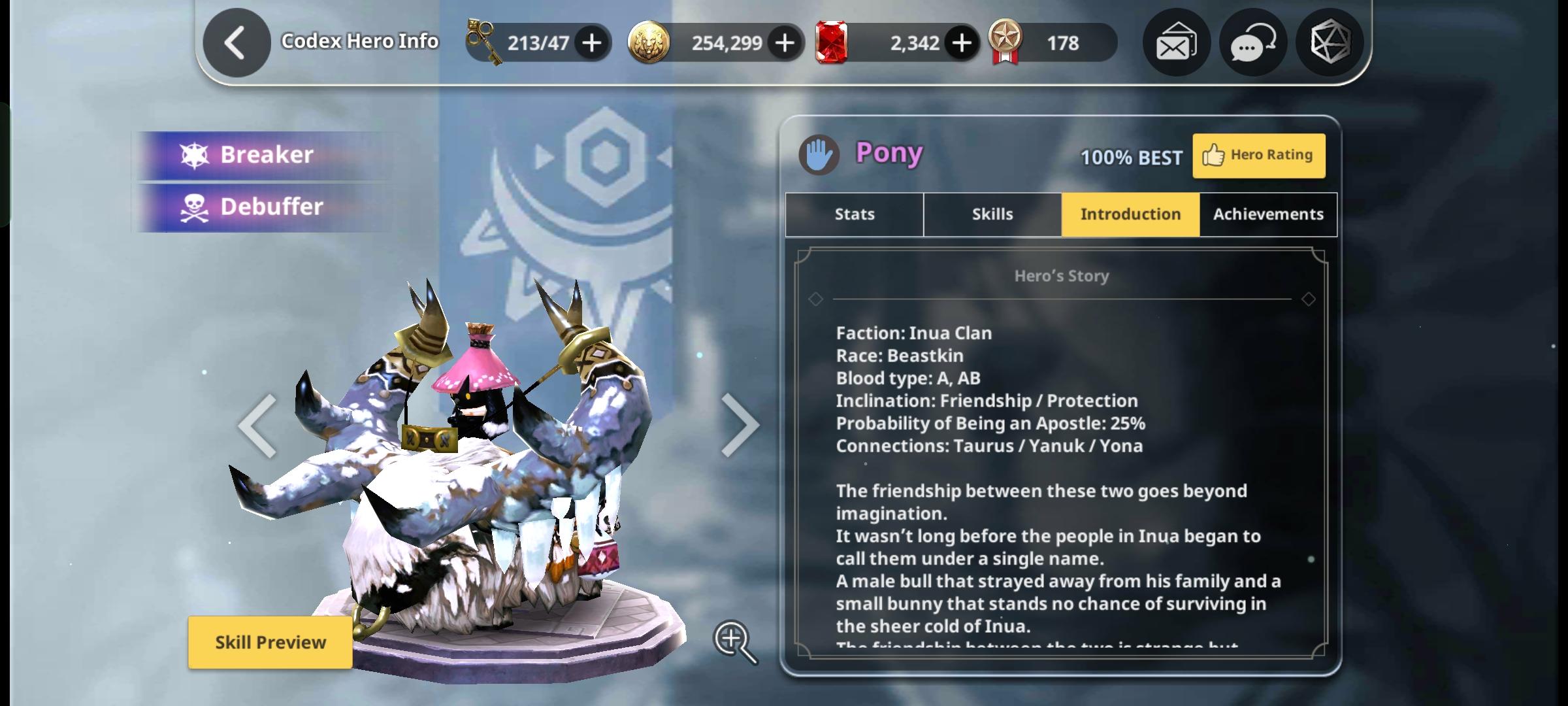Go back with the Codex Hero Info arrow
The width and height of the screenshot is (1568, 706).
pyautogui.click(x=236, y=41)
